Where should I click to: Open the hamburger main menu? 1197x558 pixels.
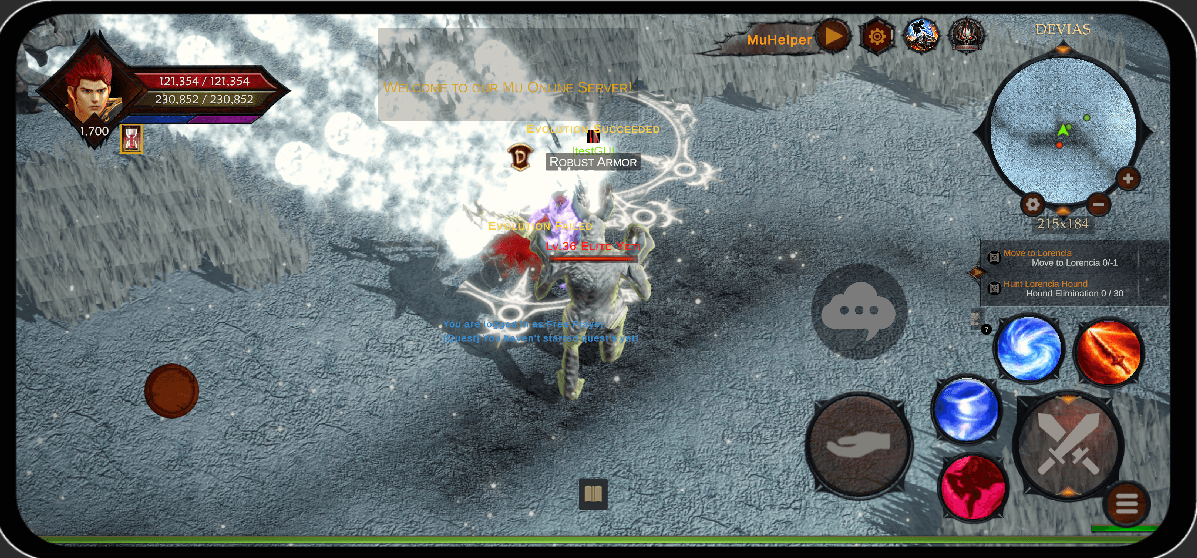click(1127, 503)
